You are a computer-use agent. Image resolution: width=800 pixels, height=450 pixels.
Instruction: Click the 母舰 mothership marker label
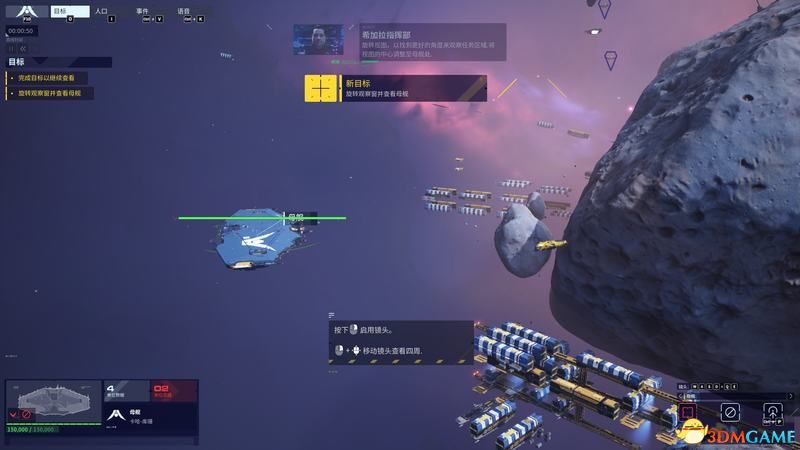click(x=295, y=216)
